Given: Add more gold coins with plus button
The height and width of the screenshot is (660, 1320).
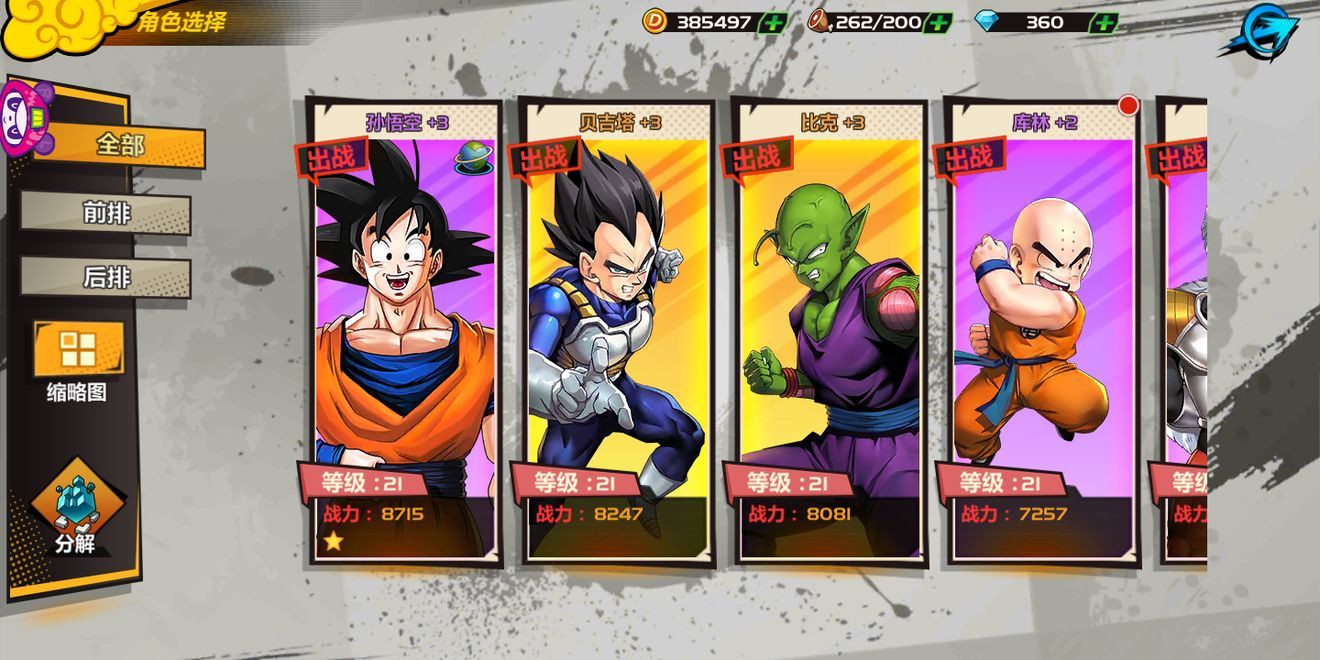Looking at the screenshot, I should tap(773, 22).
